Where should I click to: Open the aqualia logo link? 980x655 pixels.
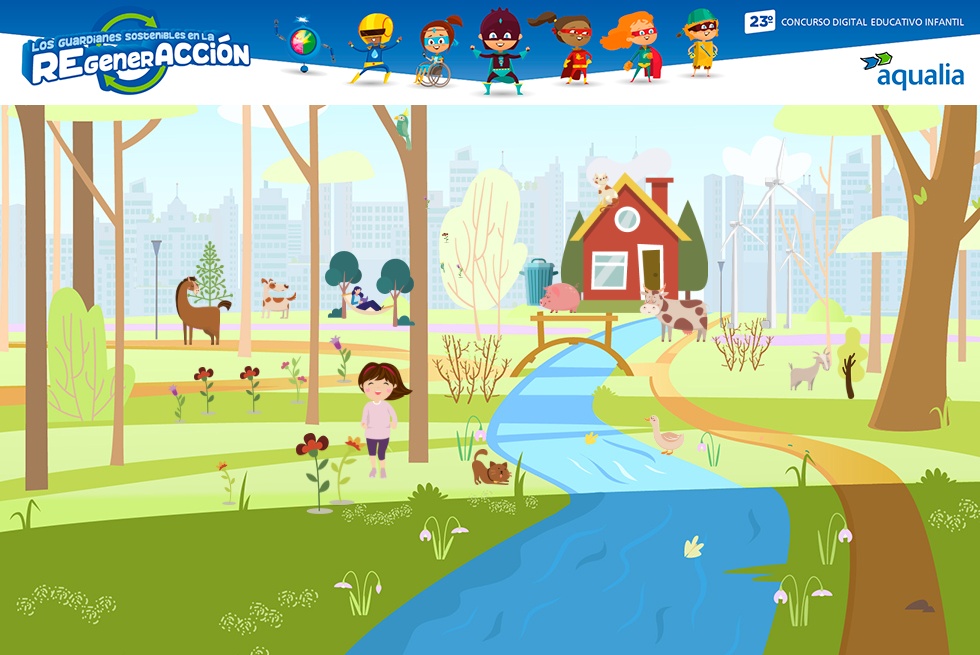pyautogui.click(x=911, y=70)
